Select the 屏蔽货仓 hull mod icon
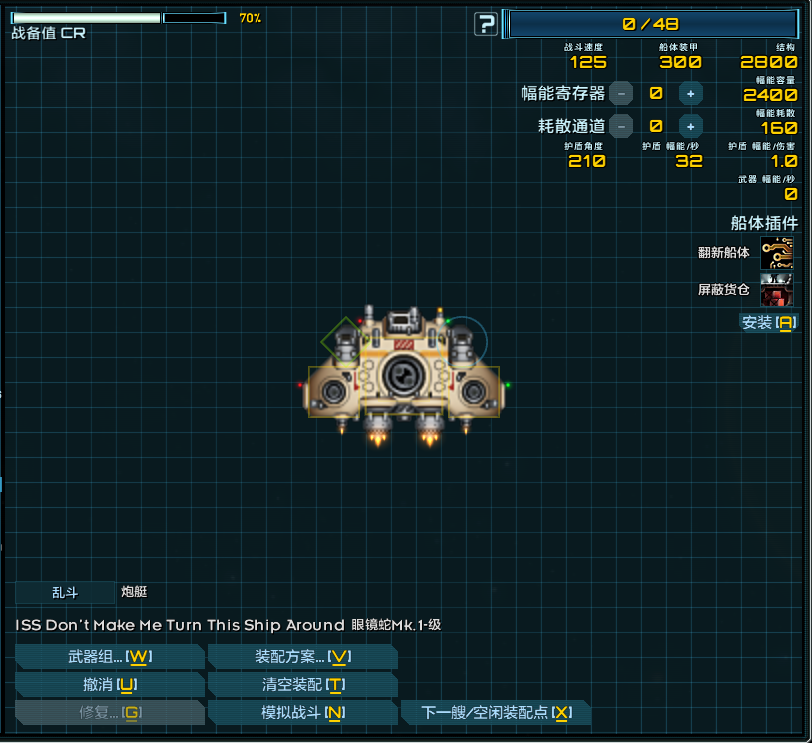This screenshot has height=743, width=812. click(777, 290)
